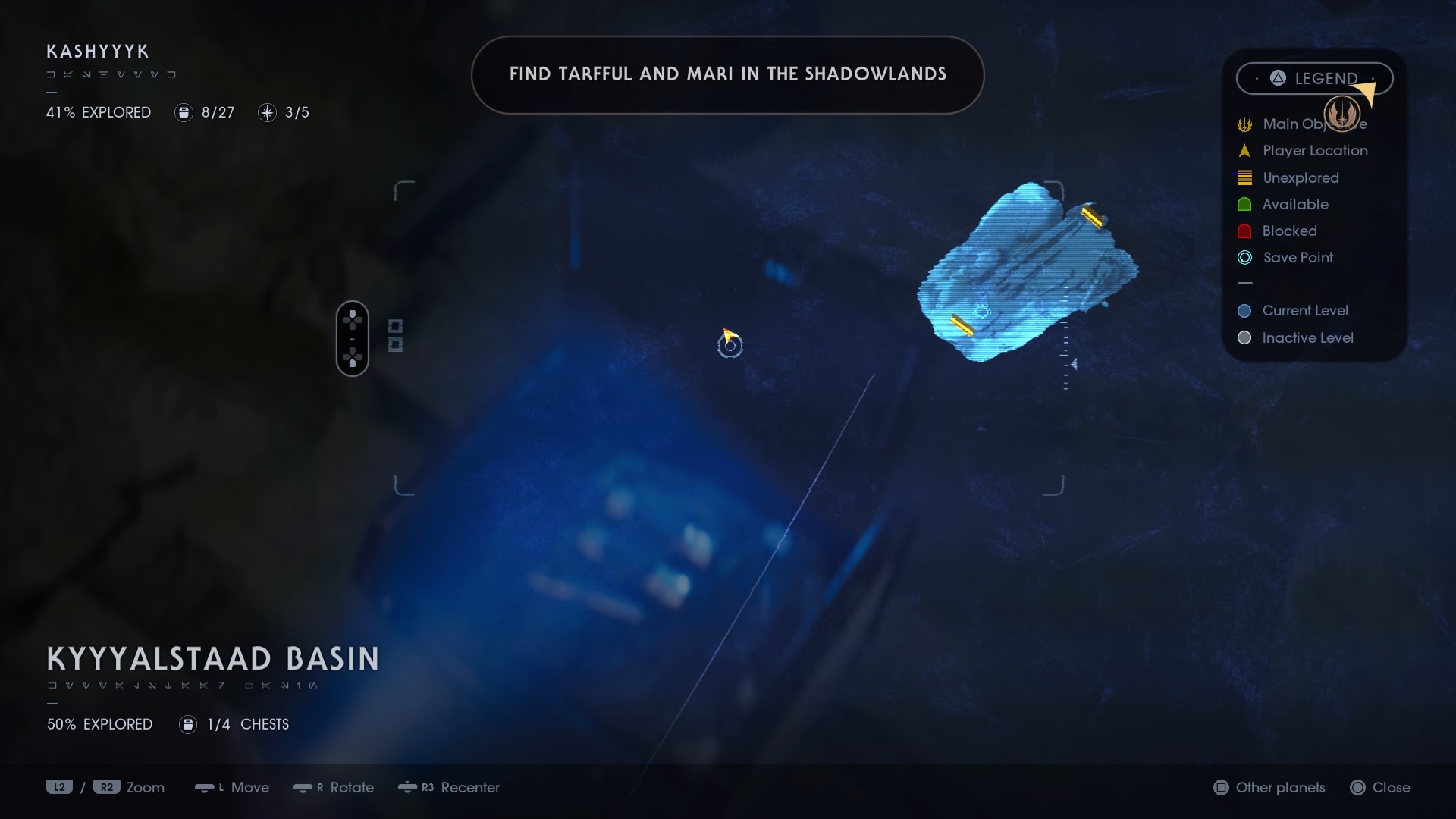Toggle Current Level visibility in legend

tap(1244, 310)
